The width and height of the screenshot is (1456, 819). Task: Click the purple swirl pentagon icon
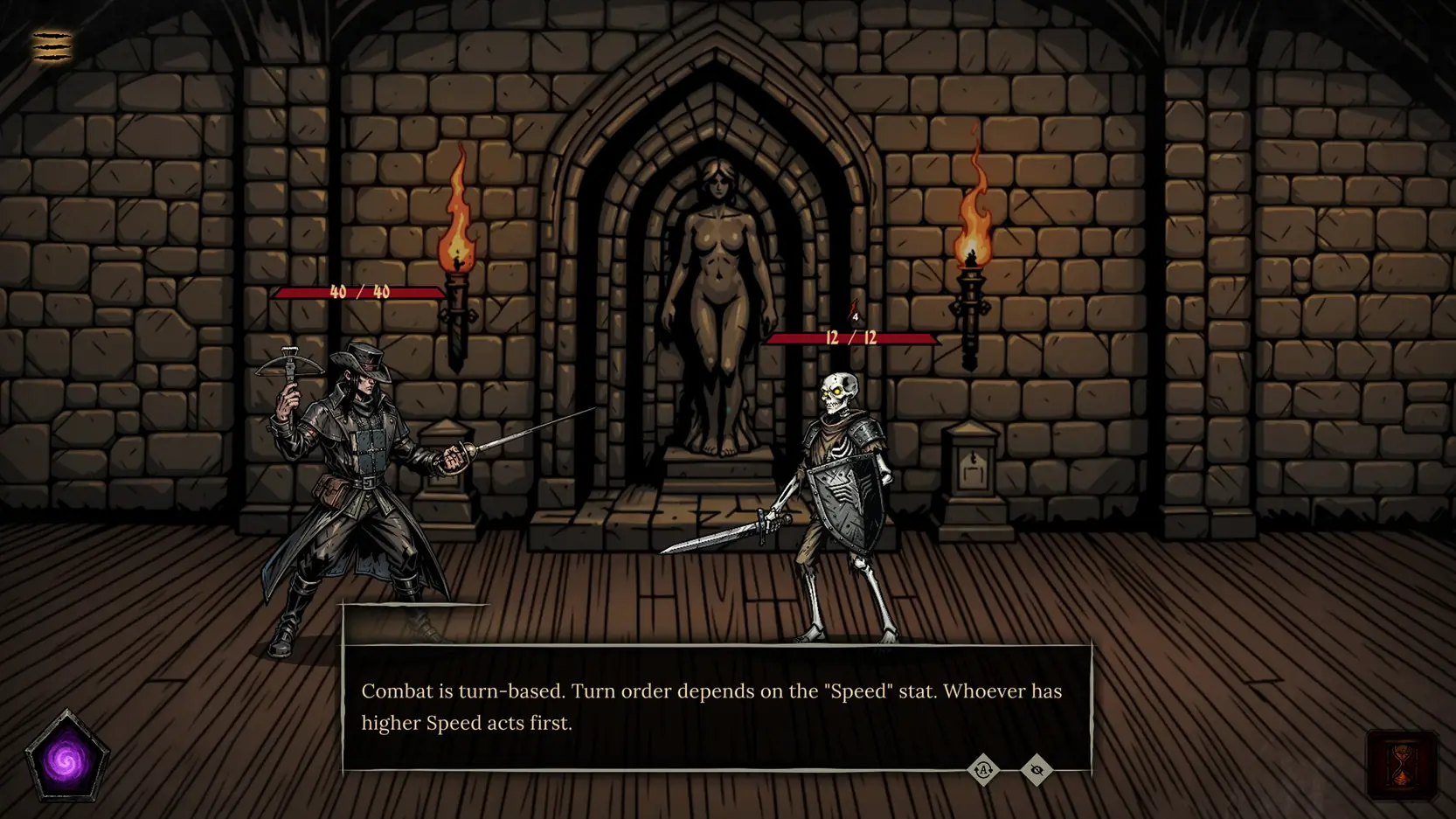pyautogui.click(x=66, y=759)
